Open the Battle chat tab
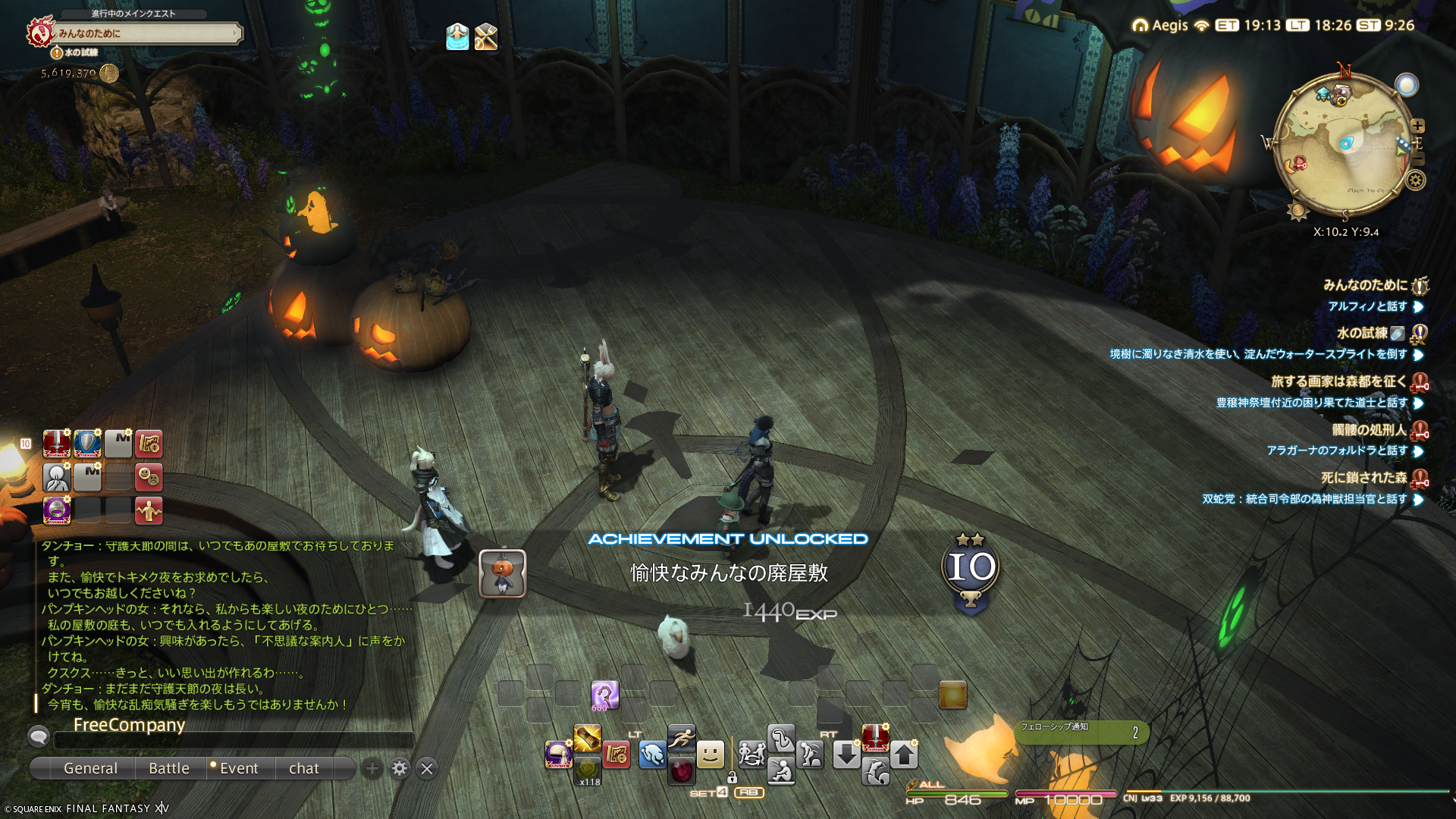The height and width of the screenshot is (819, 1456). click(169, 768)
